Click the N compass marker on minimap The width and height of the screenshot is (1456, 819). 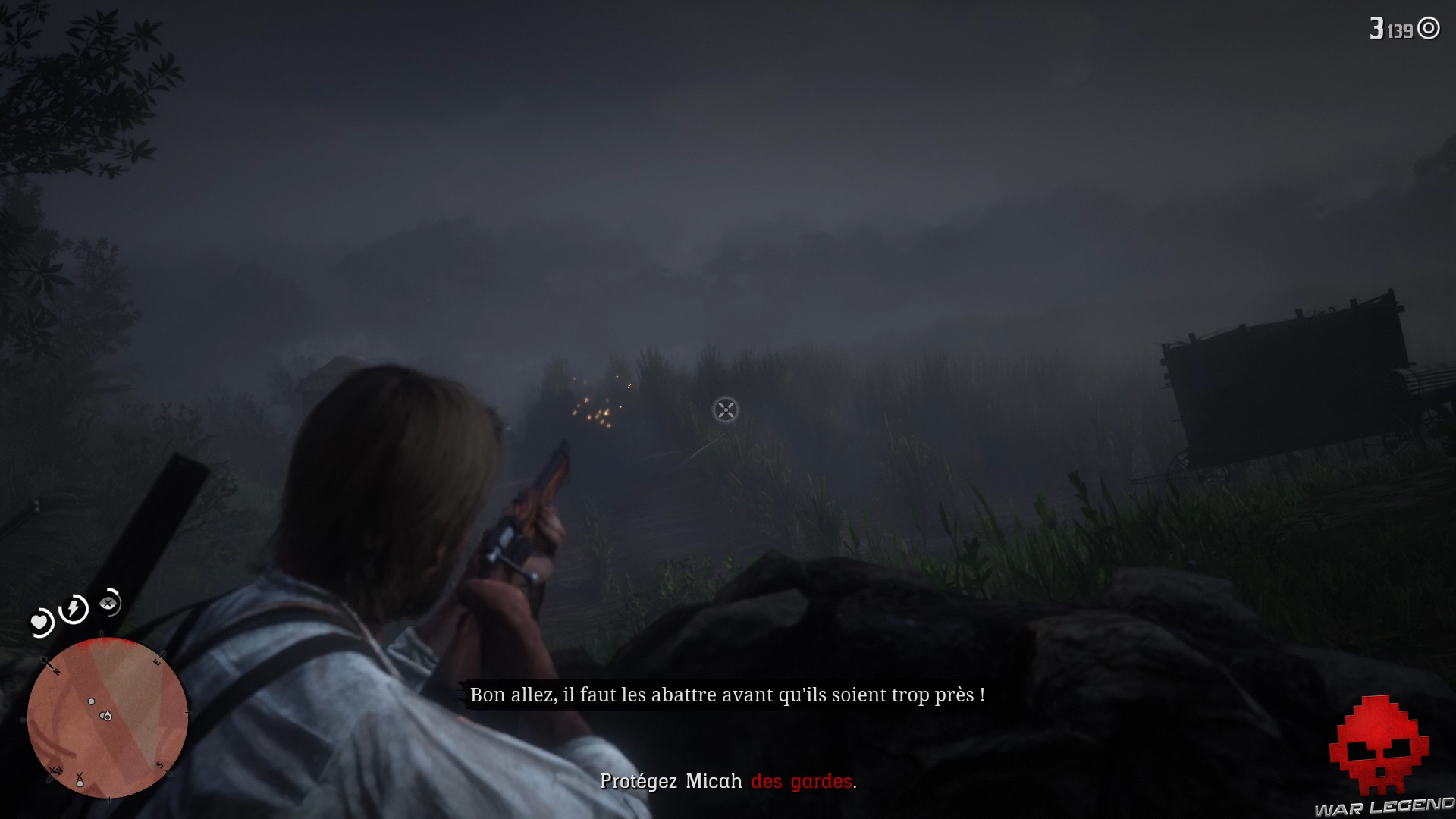(56, 670)
